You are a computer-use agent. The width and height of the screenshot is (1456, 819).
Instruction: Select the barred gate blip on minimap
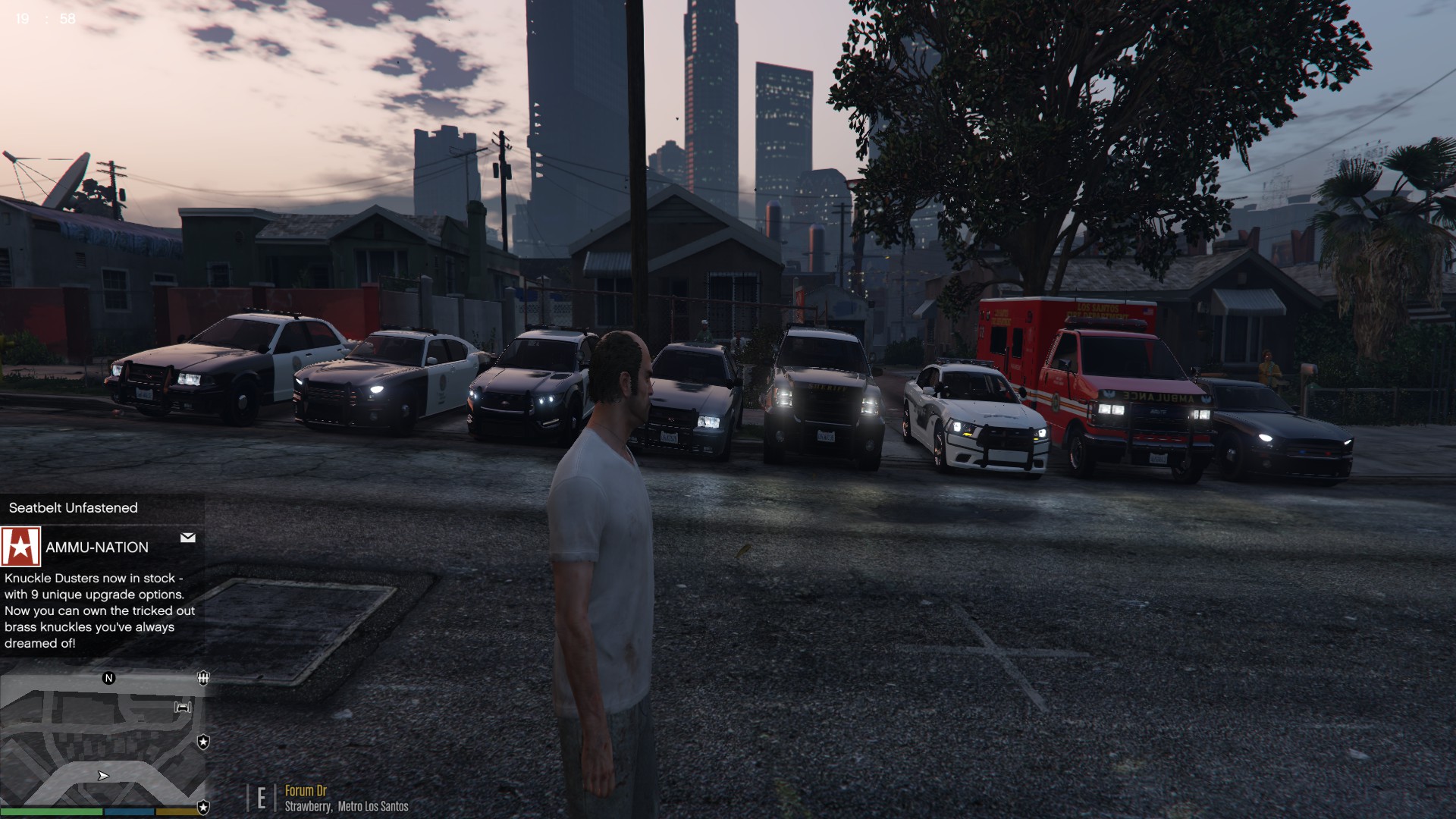pos(203,678)
